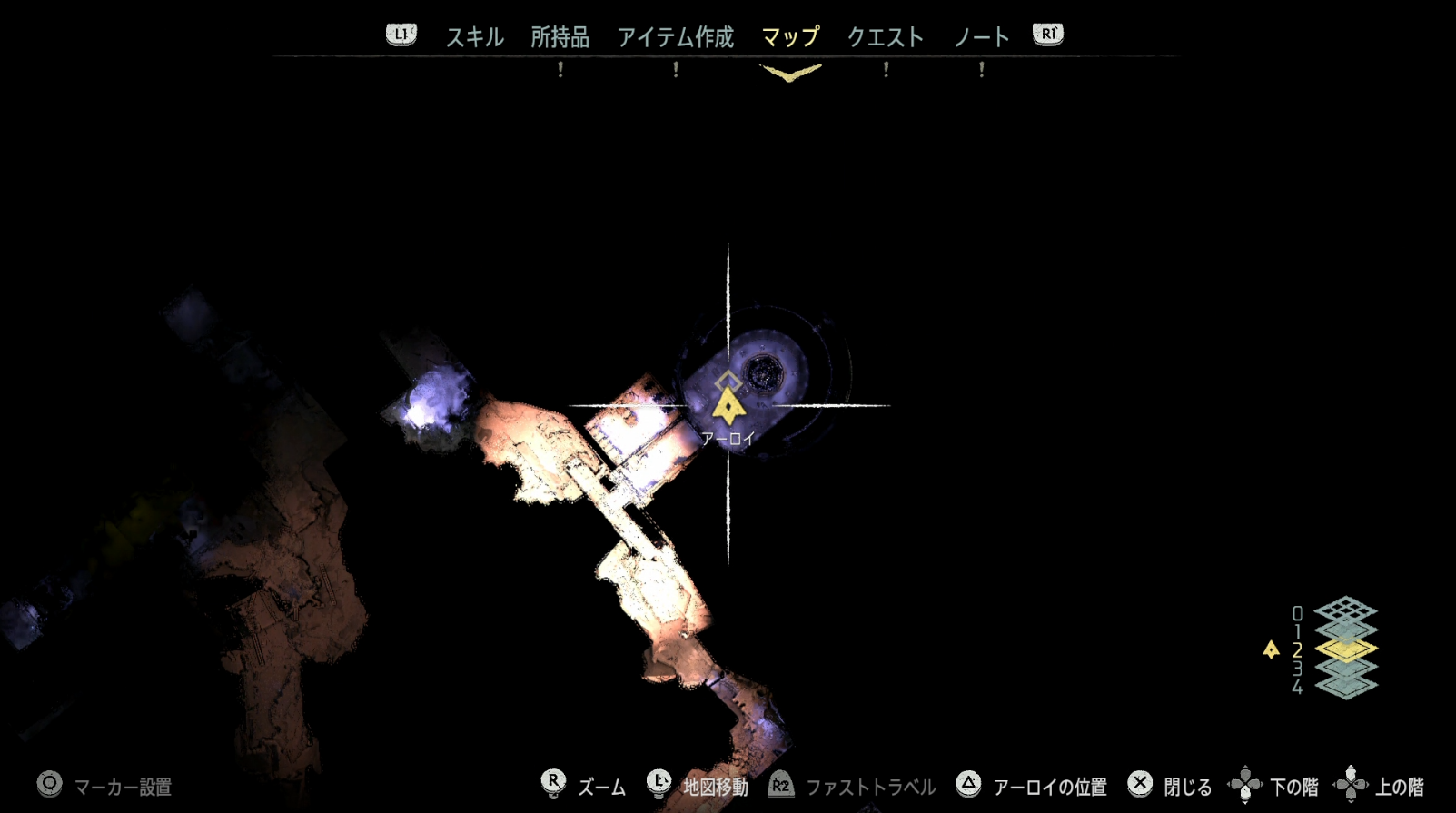Click the X icon next to 閉じる
This screenshot has height=813, width=1456.
[1139, 783]
